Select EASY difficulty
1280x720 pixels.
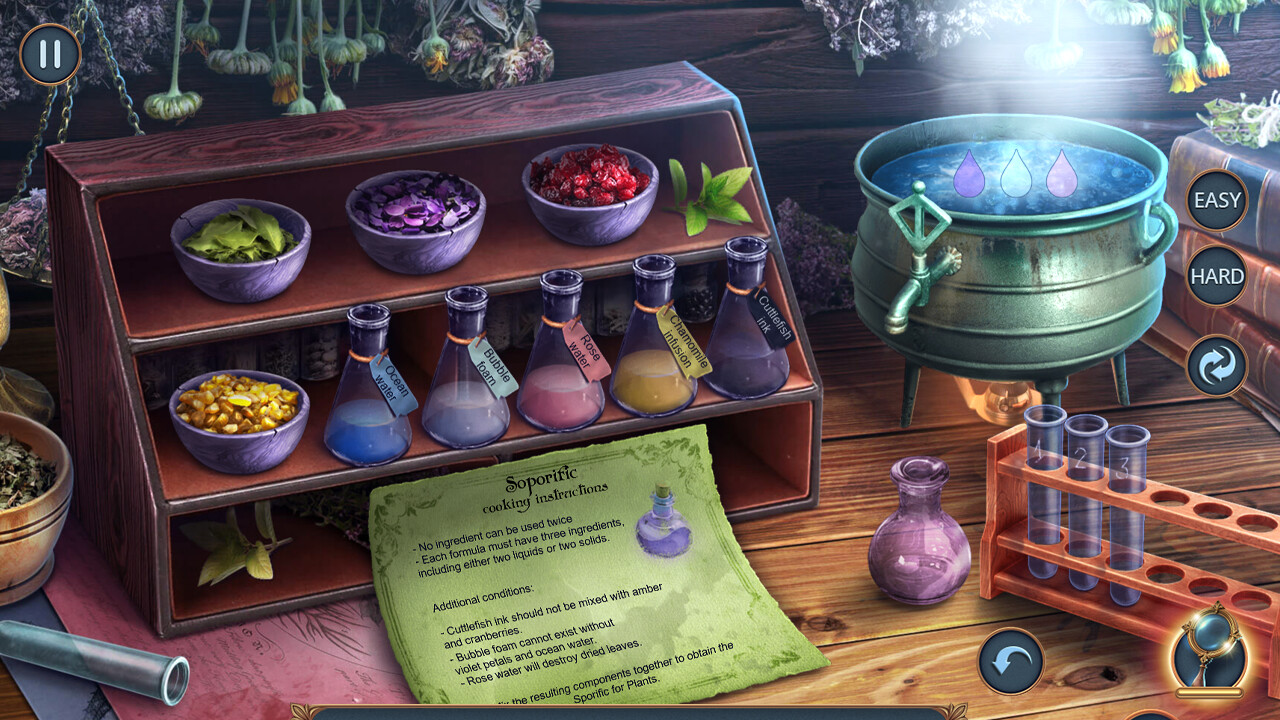click(1216, 201)
